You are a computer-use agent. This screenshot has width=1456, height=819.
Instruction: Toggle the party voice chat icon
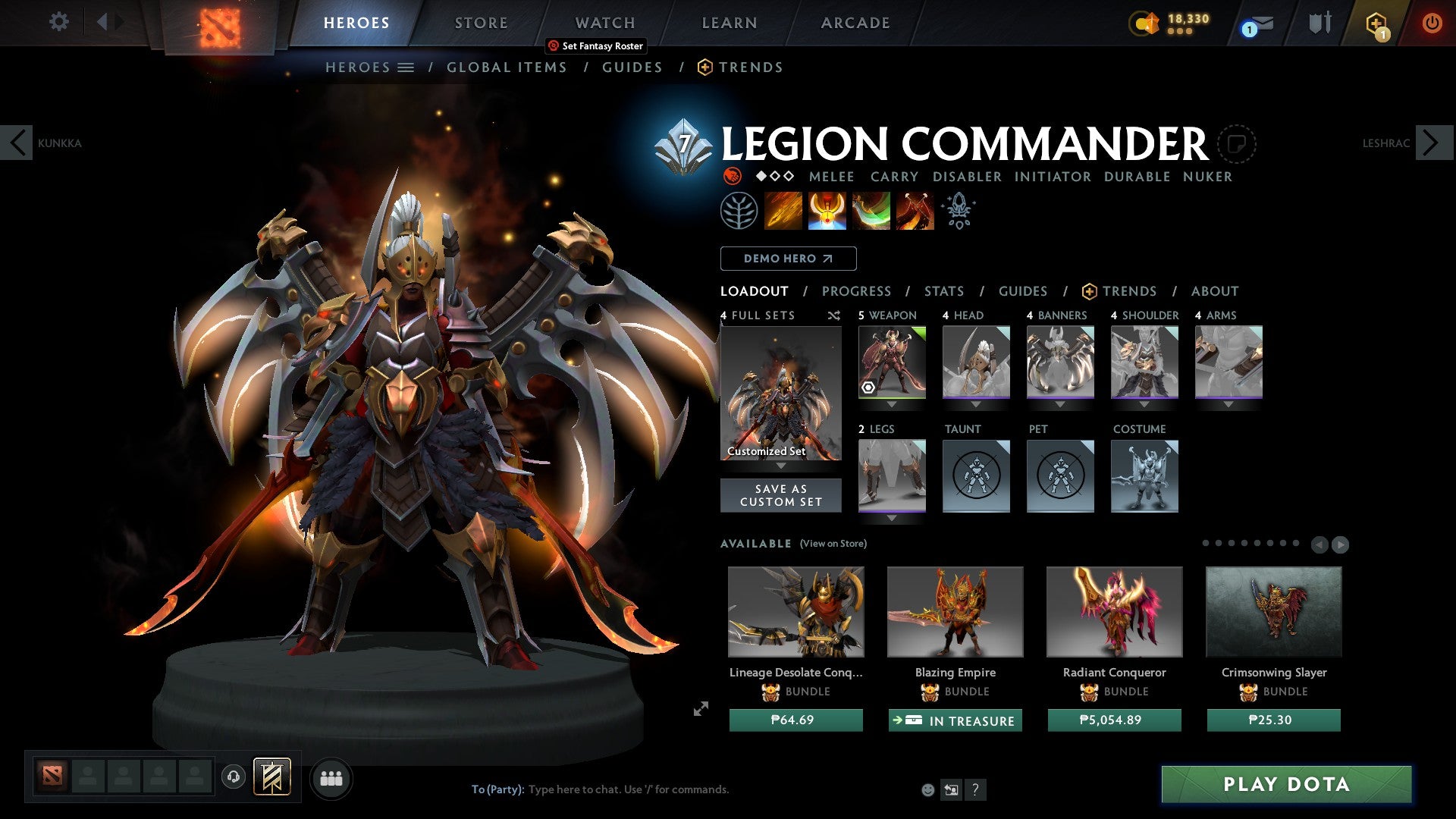click(x=234, y=778)
